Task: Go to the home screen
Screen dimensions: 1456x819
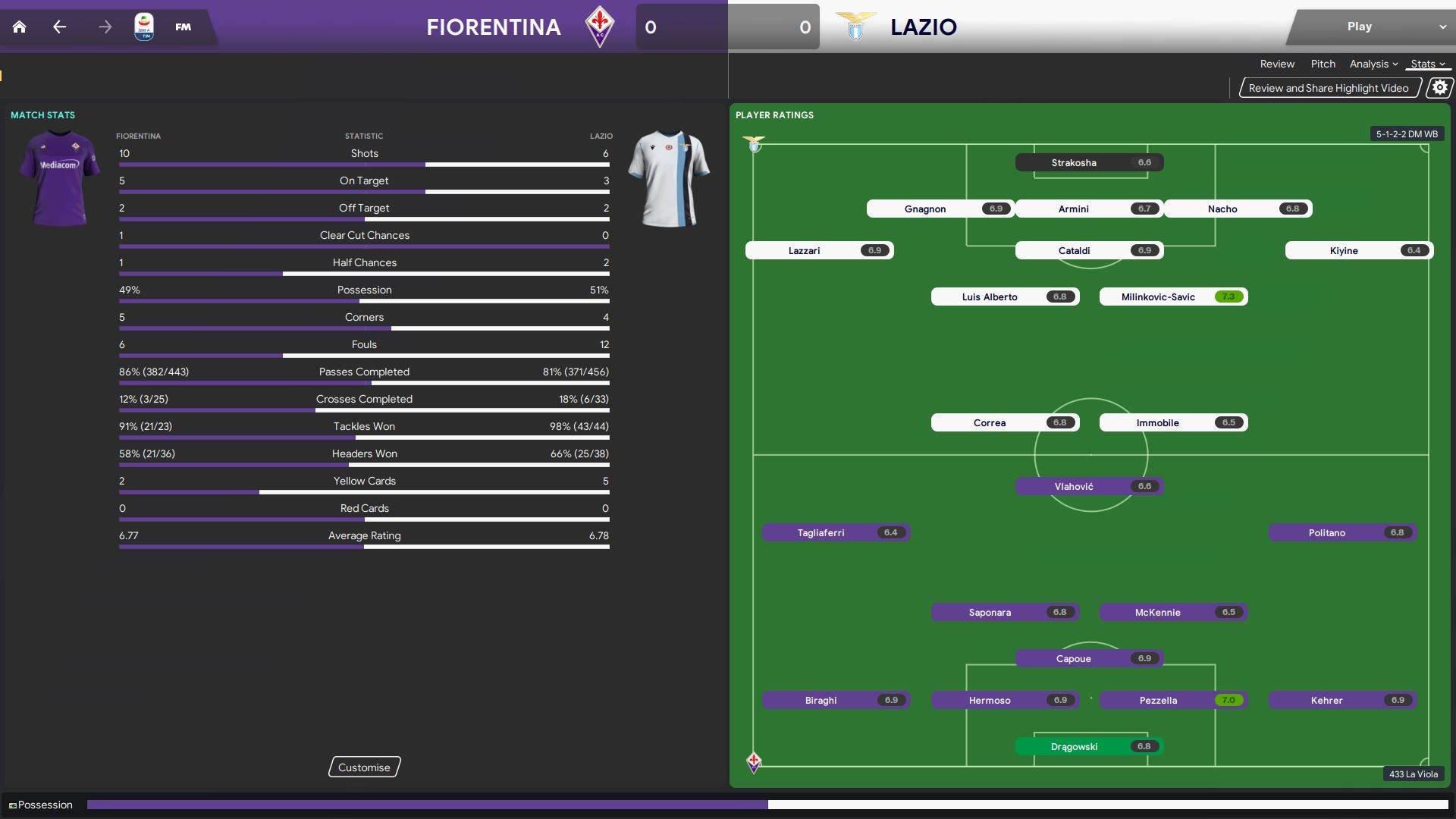Action: pos(20,27)
